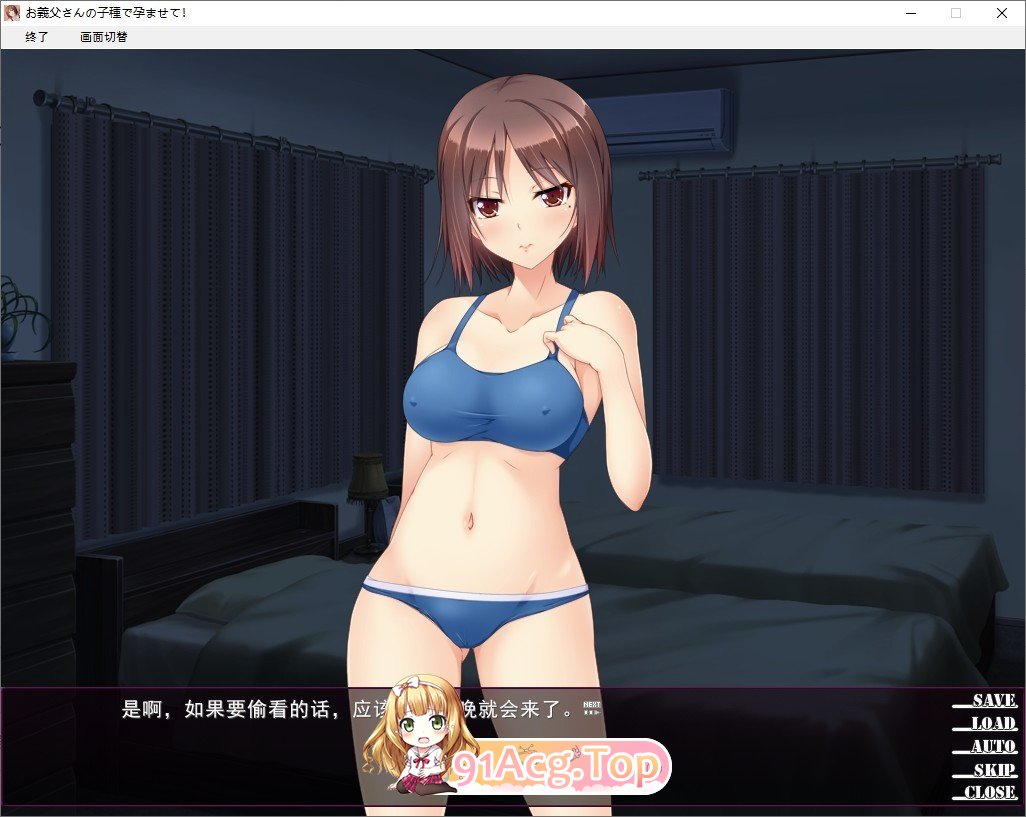Screen dimensions: 1026x817
Task: Activate the SKIP button
Action: point(994,770)
